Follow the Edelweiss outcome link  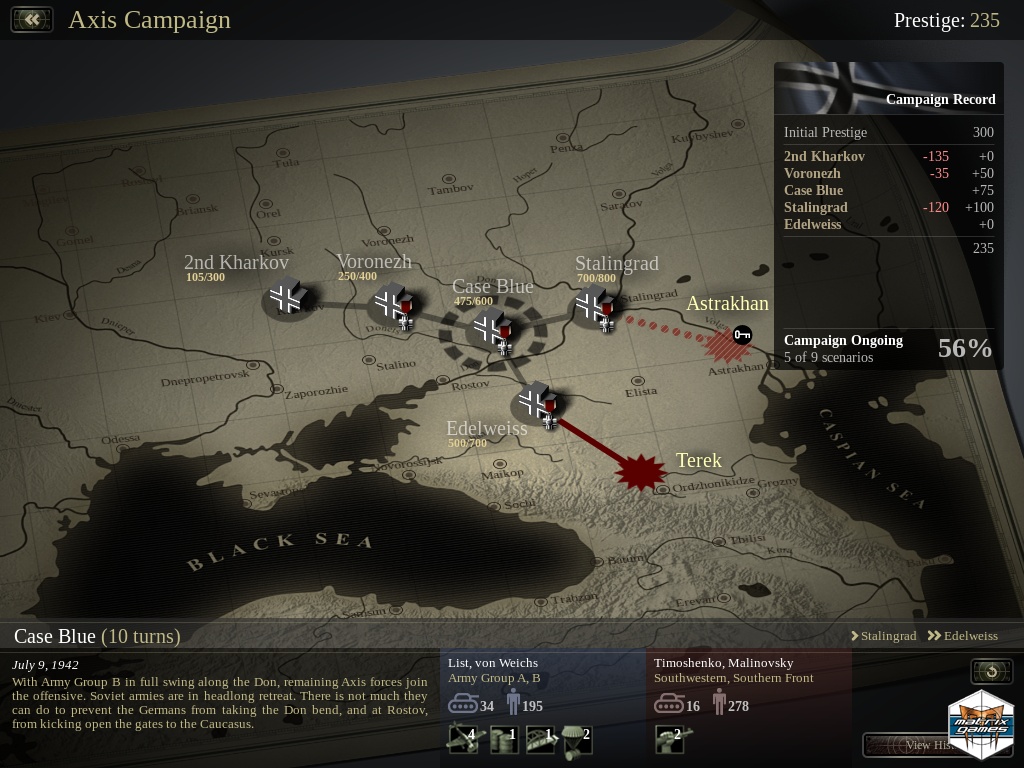(962, 636)
